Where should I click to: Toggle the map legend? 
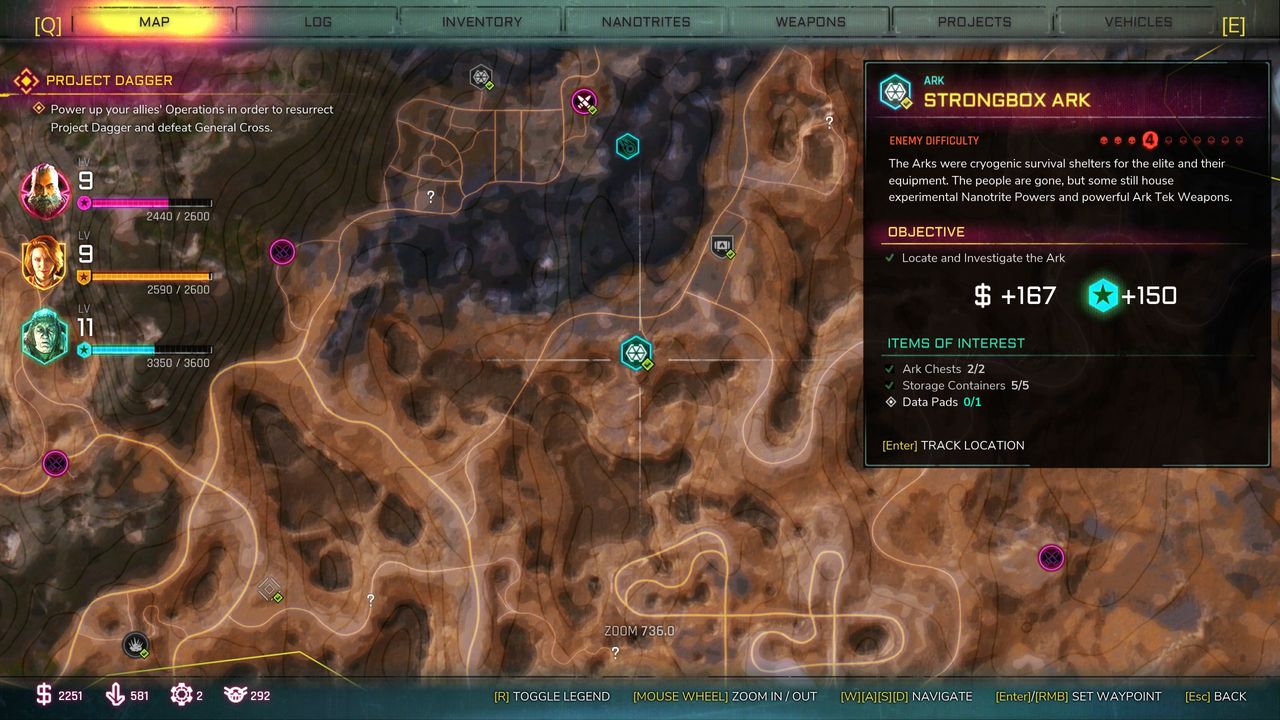click(552, 696)
